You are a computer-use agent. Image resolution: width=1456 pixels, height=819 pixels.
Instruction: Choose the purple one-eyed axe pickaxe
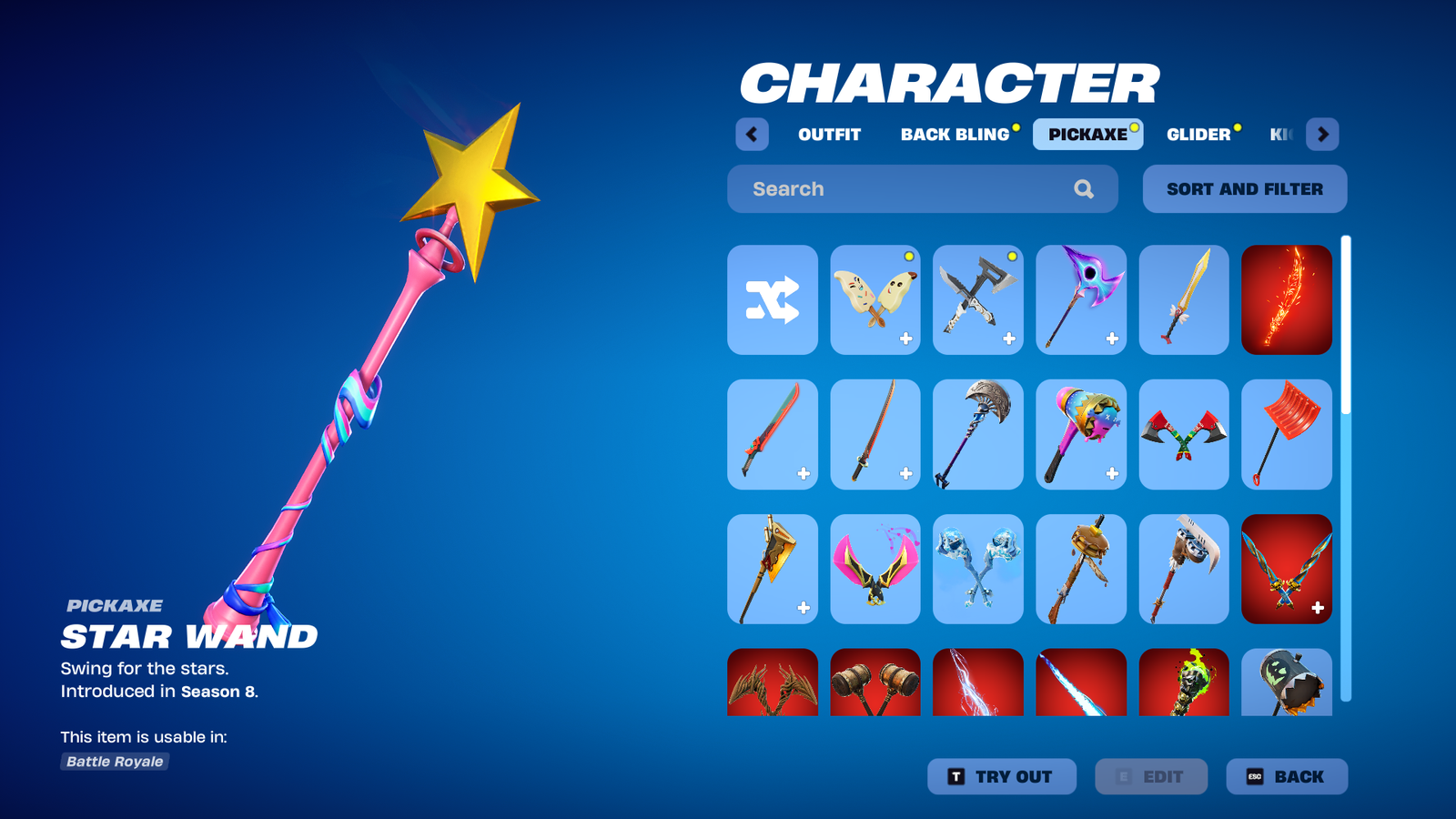click(1081, 300)
